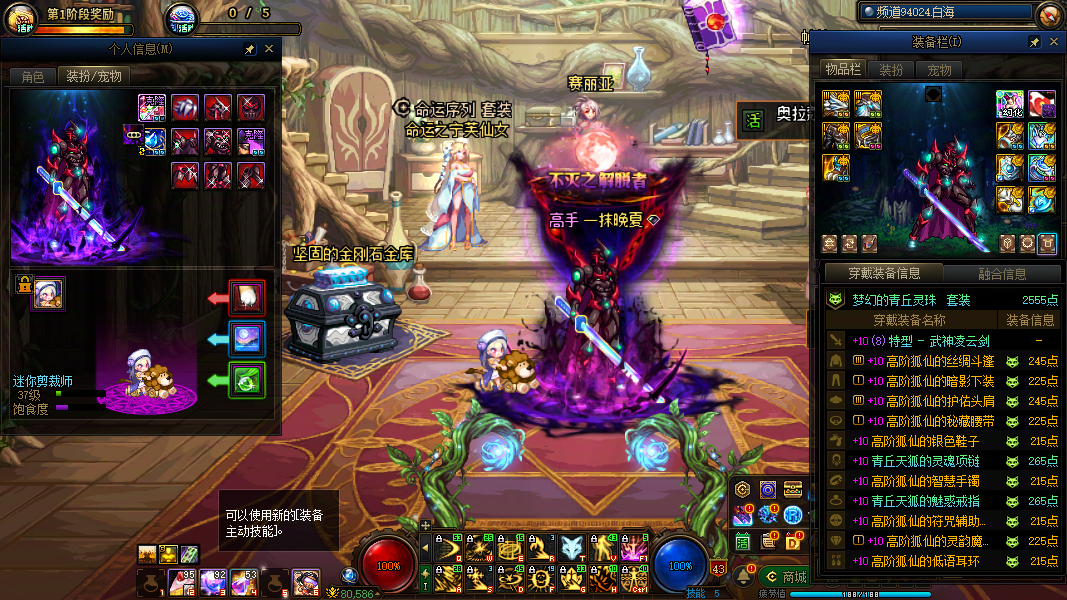Select the 装扮/宠物 costume and pet tab

pos(94,76)
